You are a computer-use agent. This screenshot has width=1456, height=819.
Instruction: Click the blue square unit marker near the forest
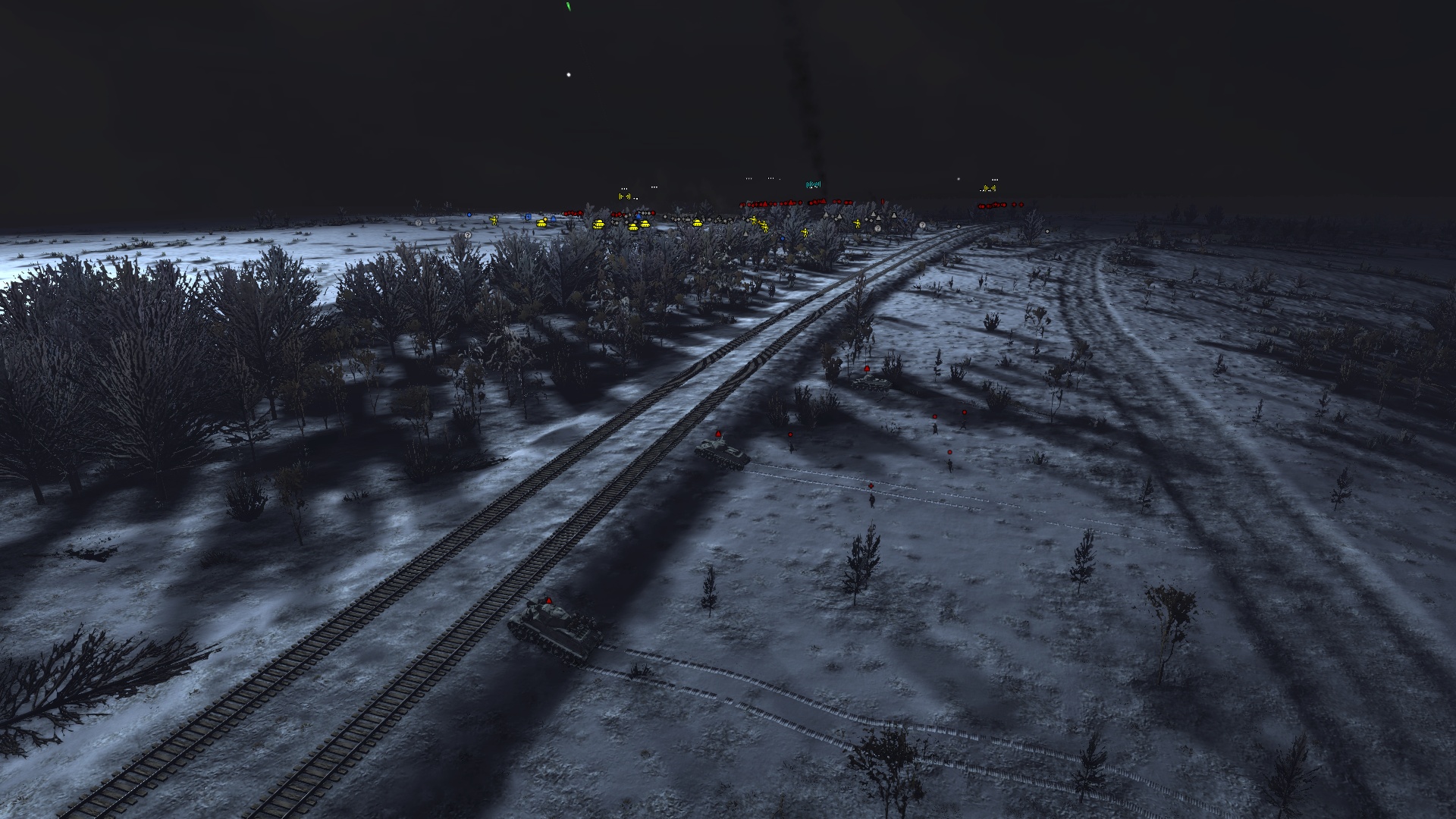tap(529, 218)
